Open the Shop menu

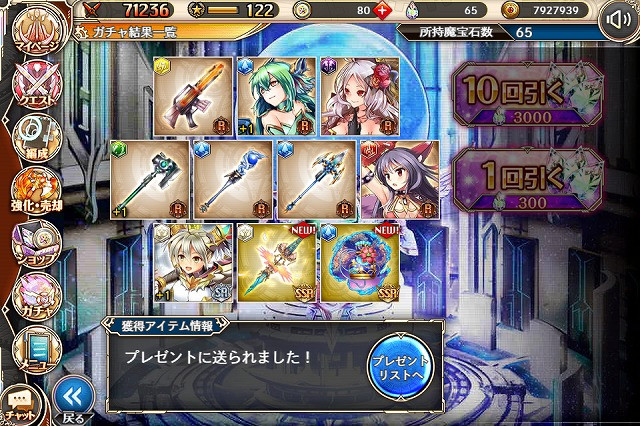36,243
